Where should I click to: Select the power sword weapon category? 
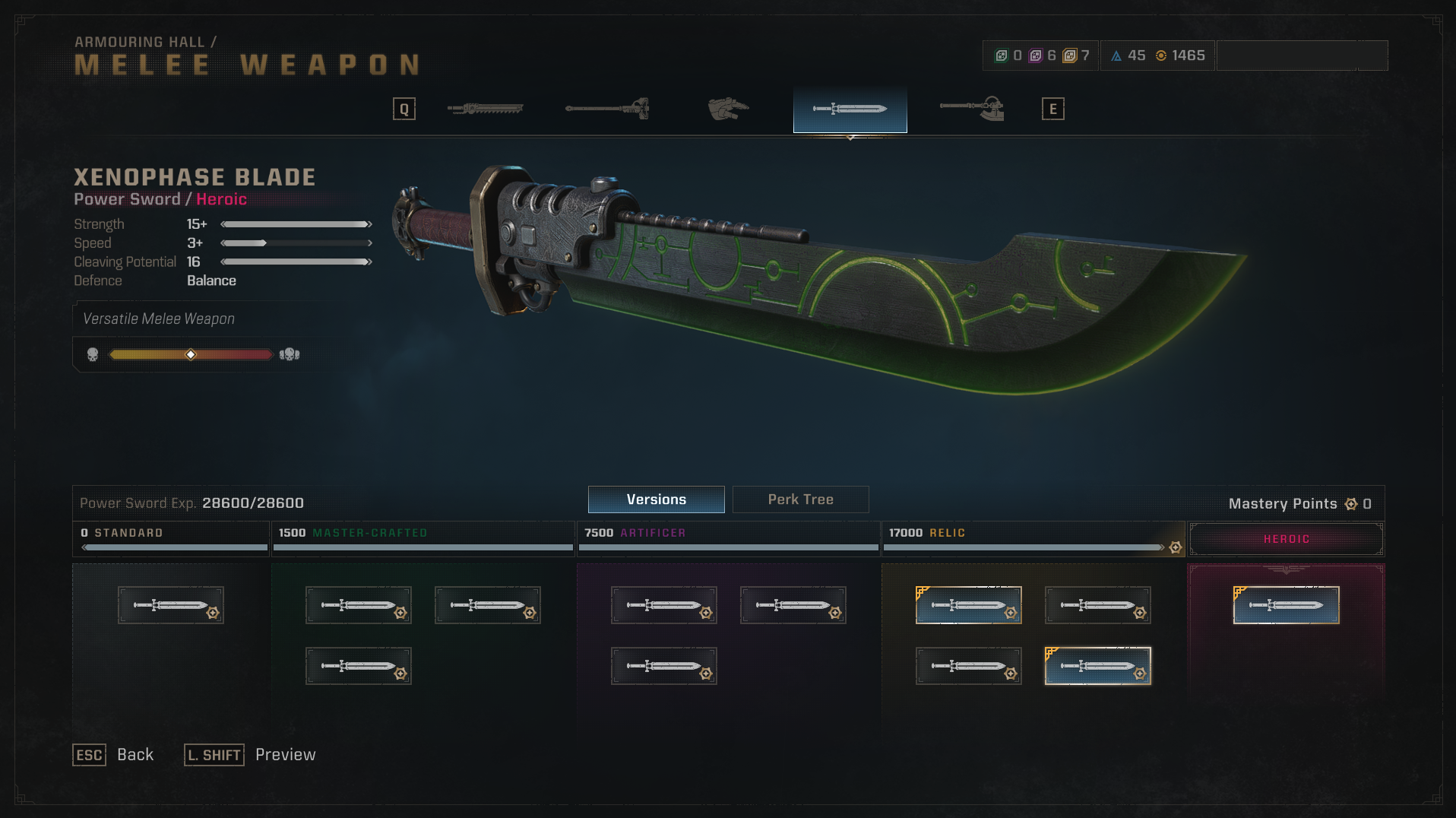[850, 109]
